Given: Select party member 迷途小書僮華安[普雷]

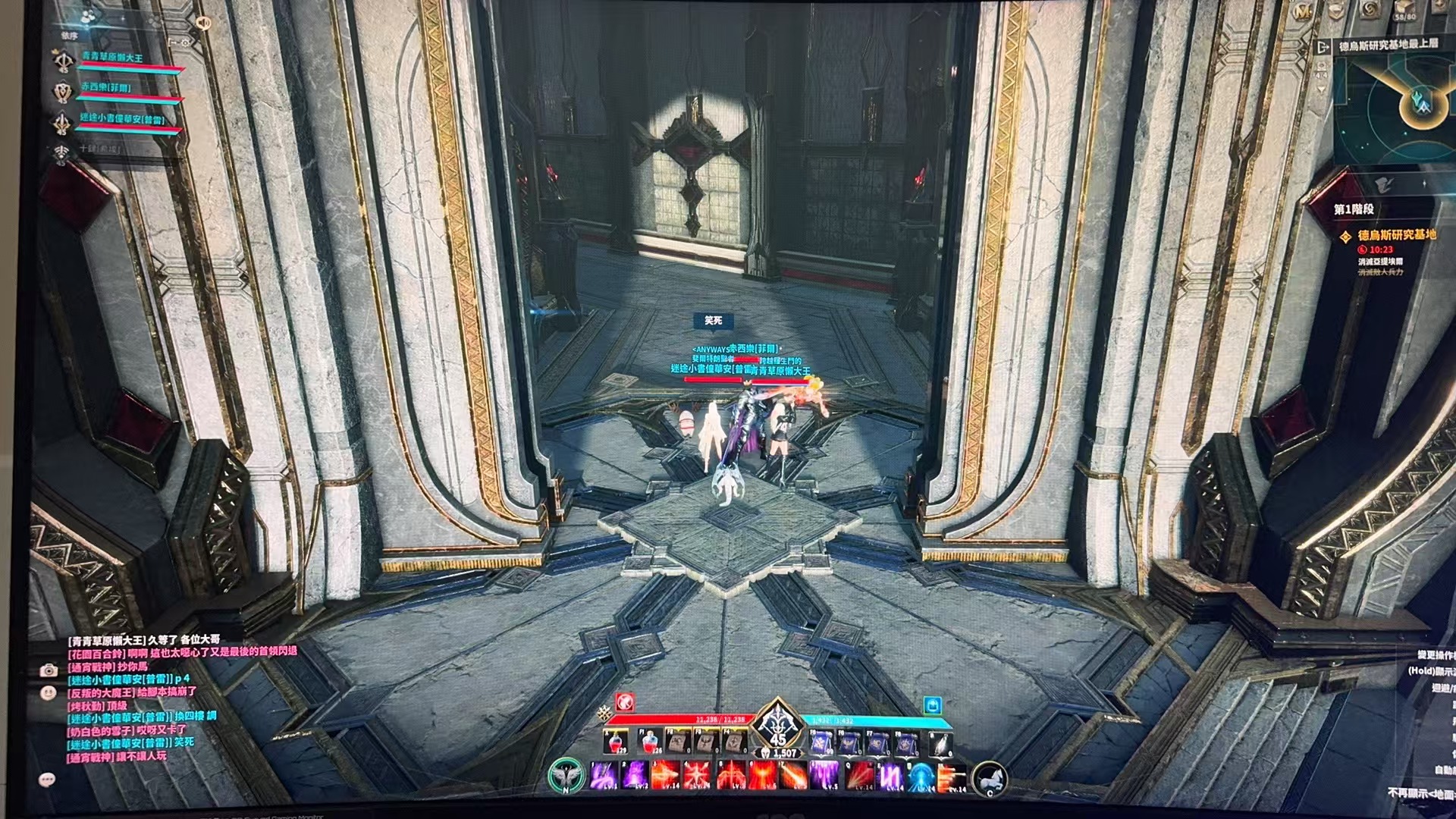Looking at the screenshot, I should [121, 119].
